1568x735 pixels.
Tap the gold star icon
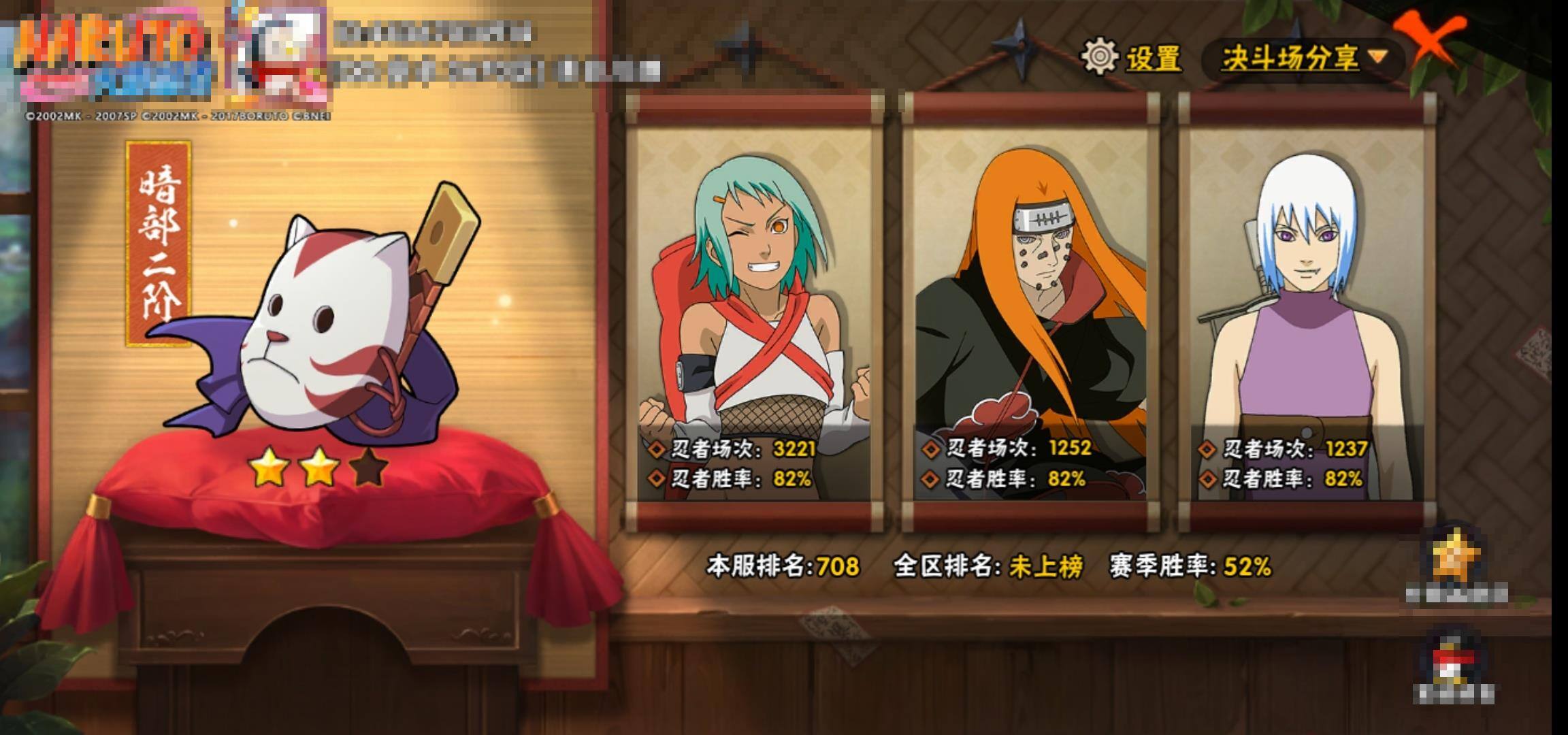(x=1456, y=558)
